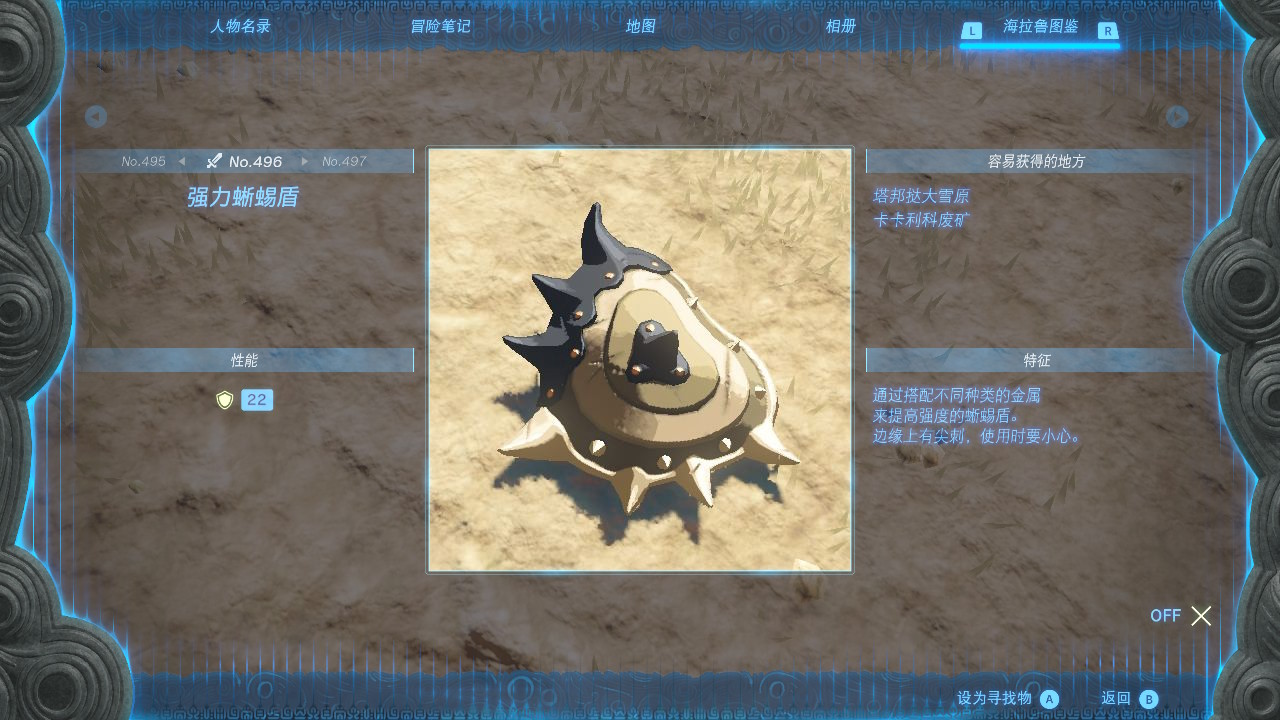1280x720 pixels.
Task: Toggle the OFF display option
Action: (1181, 616)
